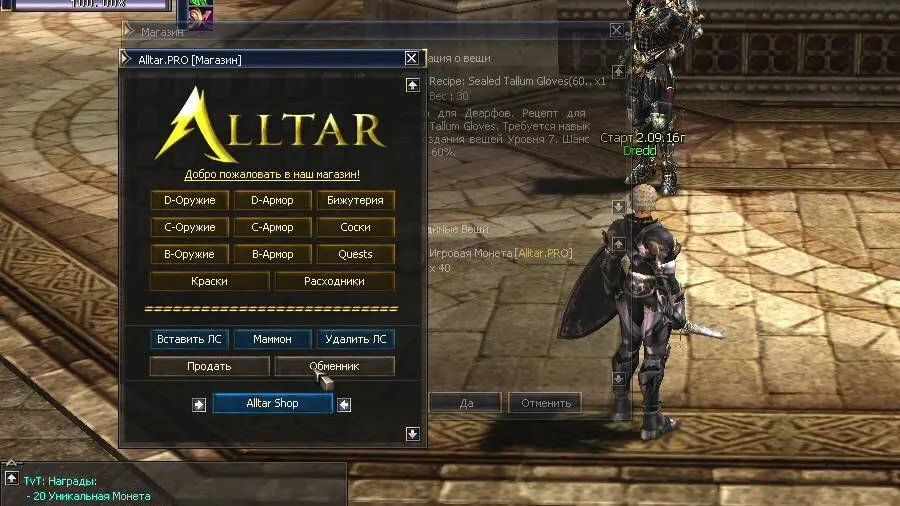The image size is (900, 506).
Task: Confirm with the Да button
Action: pyautogui.click(x=465, y=403)
